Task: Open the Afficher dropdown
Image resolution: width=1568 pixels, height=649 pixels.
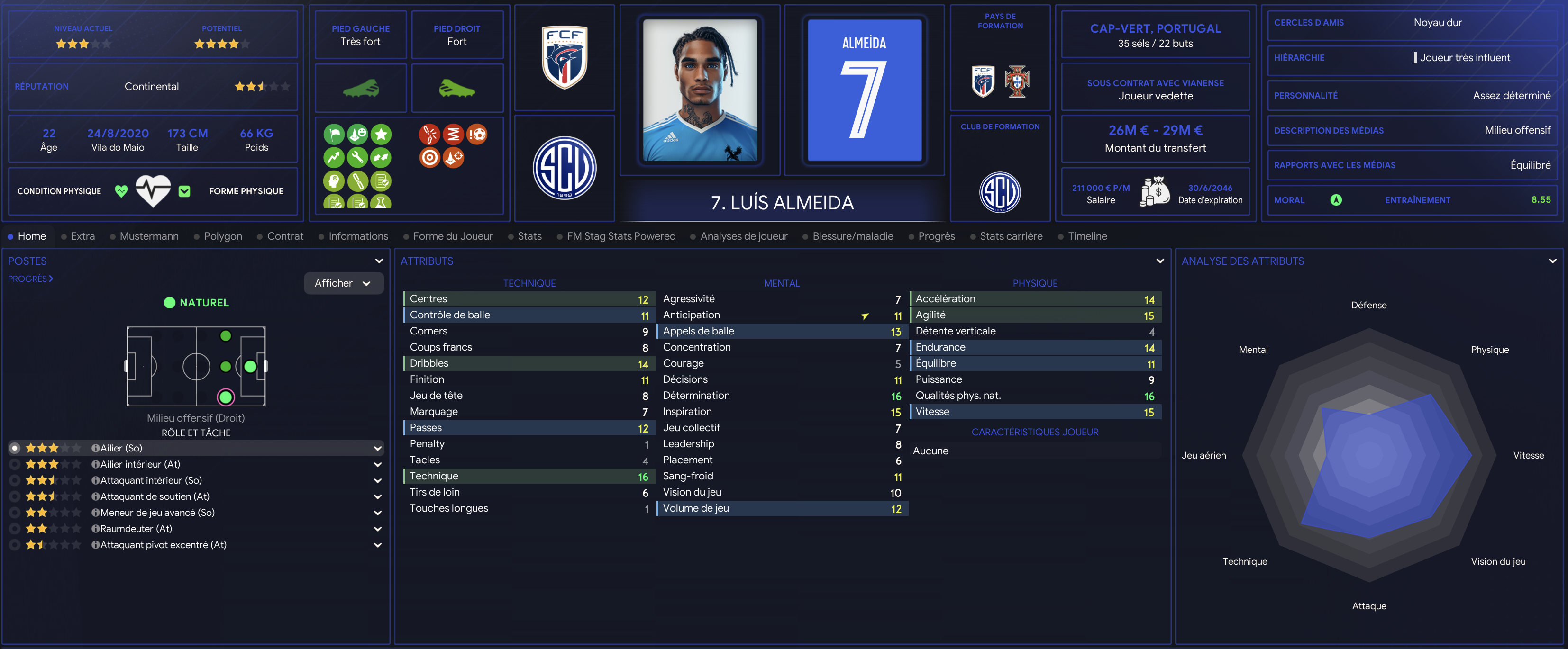Action: click(x=343, y=283)
